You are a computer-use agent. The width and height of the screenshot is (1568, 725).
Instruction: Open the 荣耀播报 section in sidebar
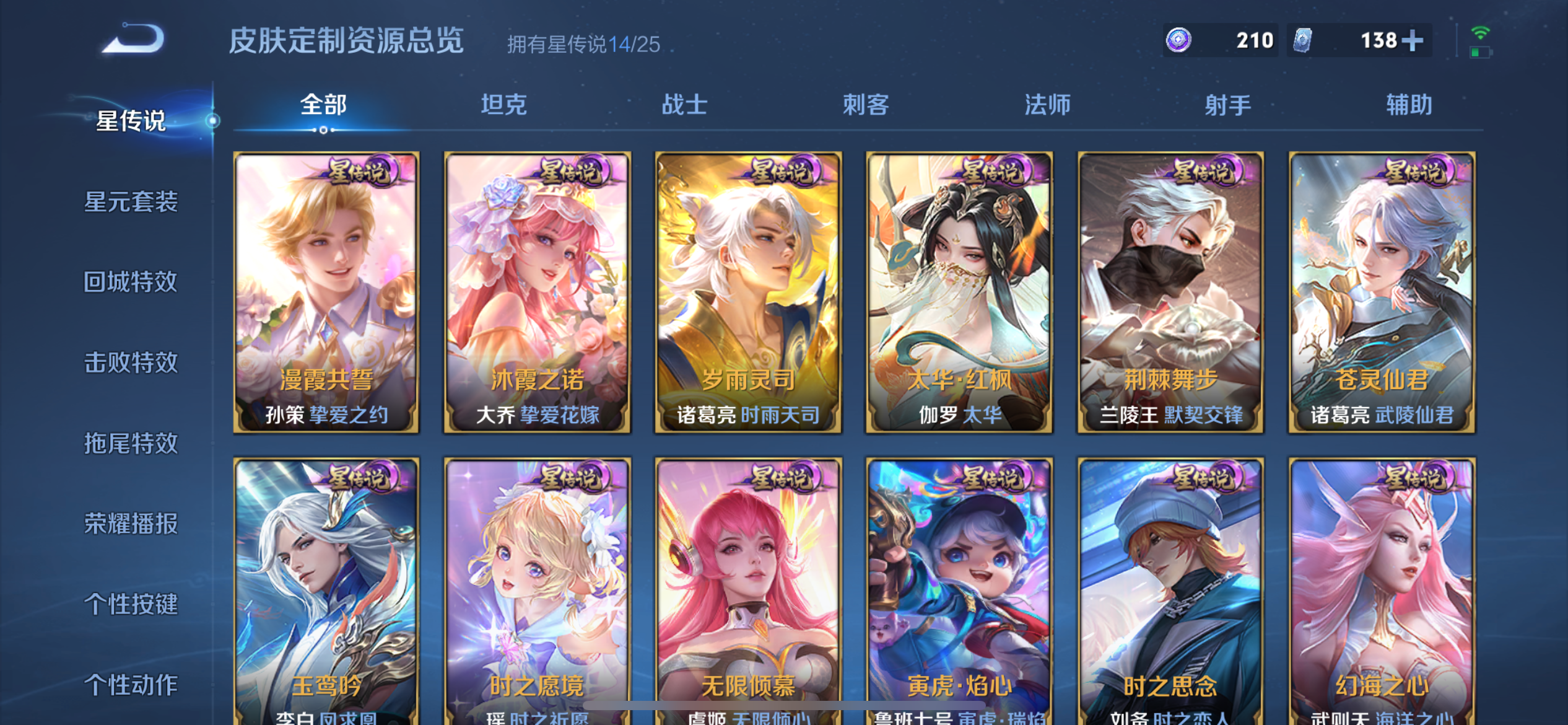(131, 524)
